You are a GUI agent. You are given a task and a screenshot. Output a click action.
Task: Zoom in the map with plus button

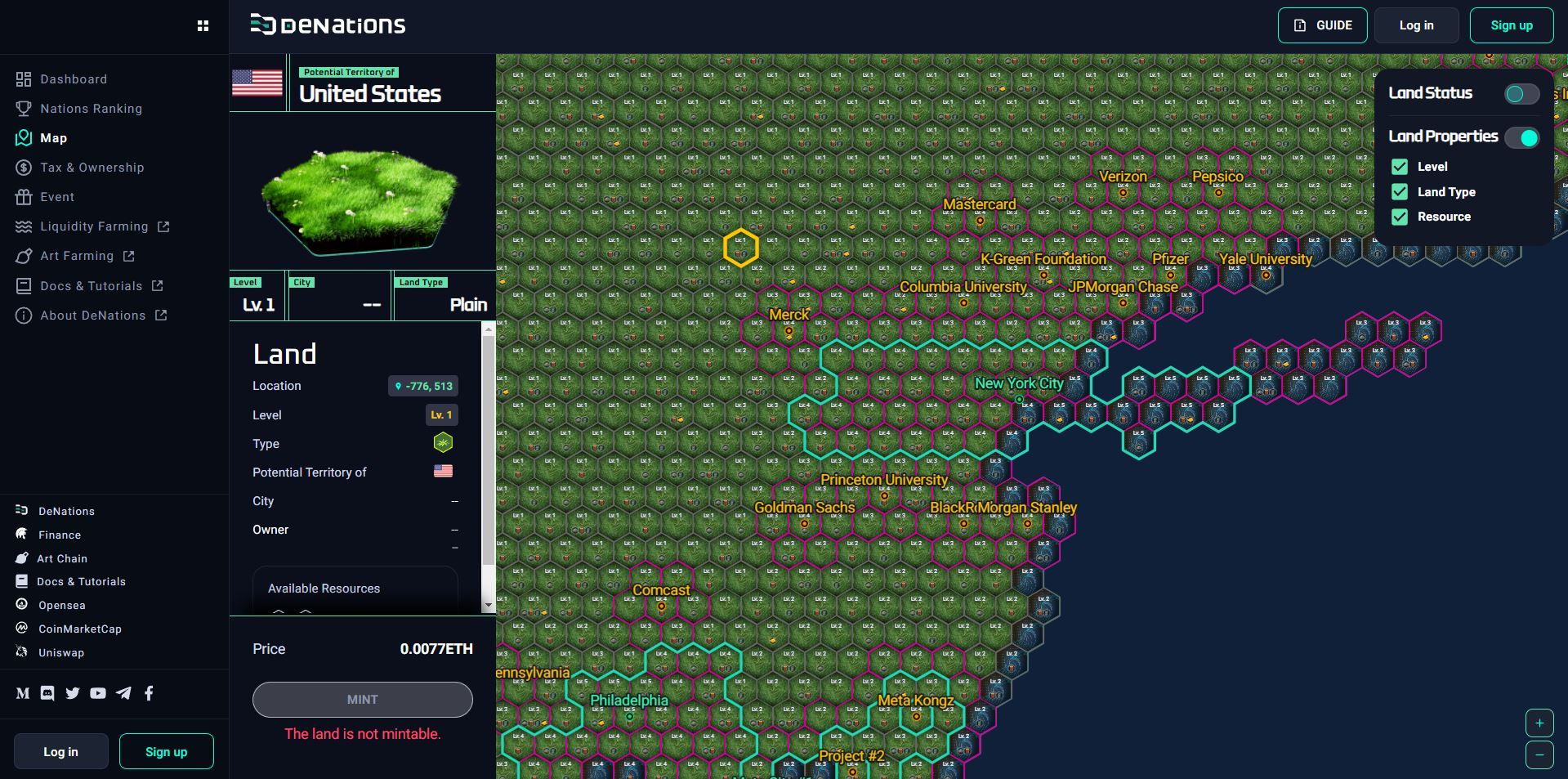(1539, 723)
